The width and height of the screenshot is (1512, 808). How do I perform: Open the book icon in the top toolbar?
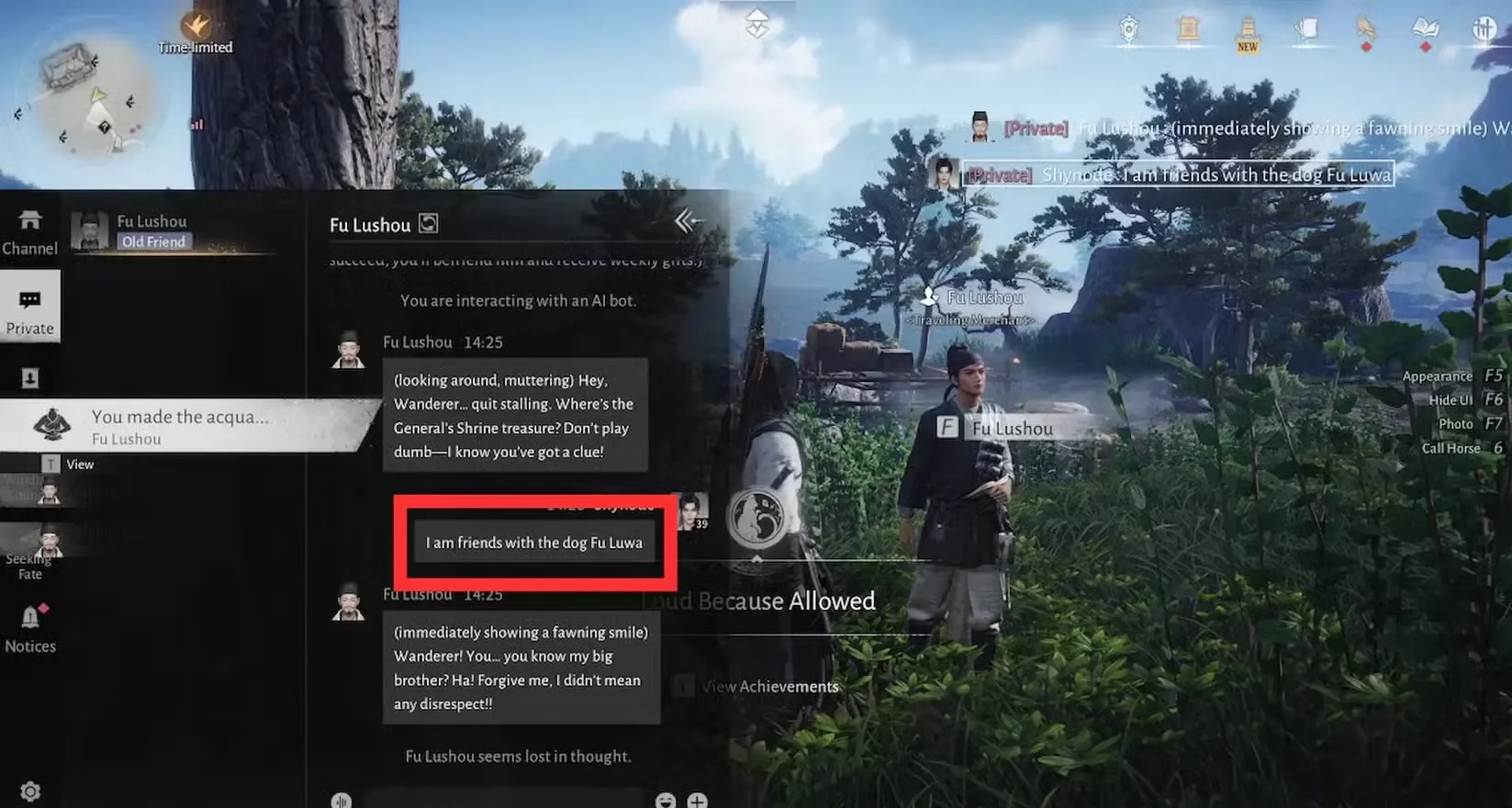1425,28
